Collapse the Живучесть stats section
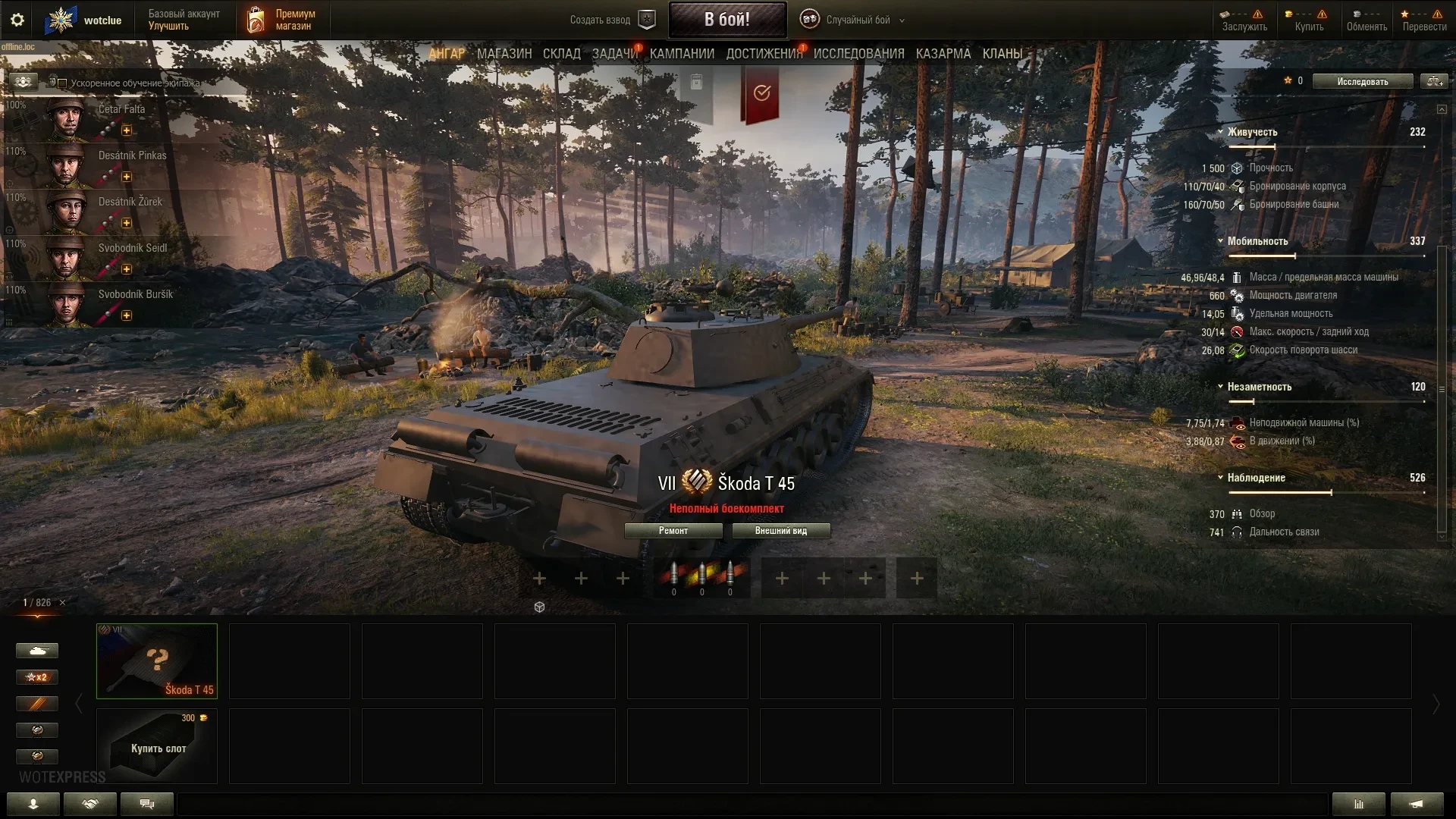The height and width of the screenshot is (819, 1456). pos(1220,132)
